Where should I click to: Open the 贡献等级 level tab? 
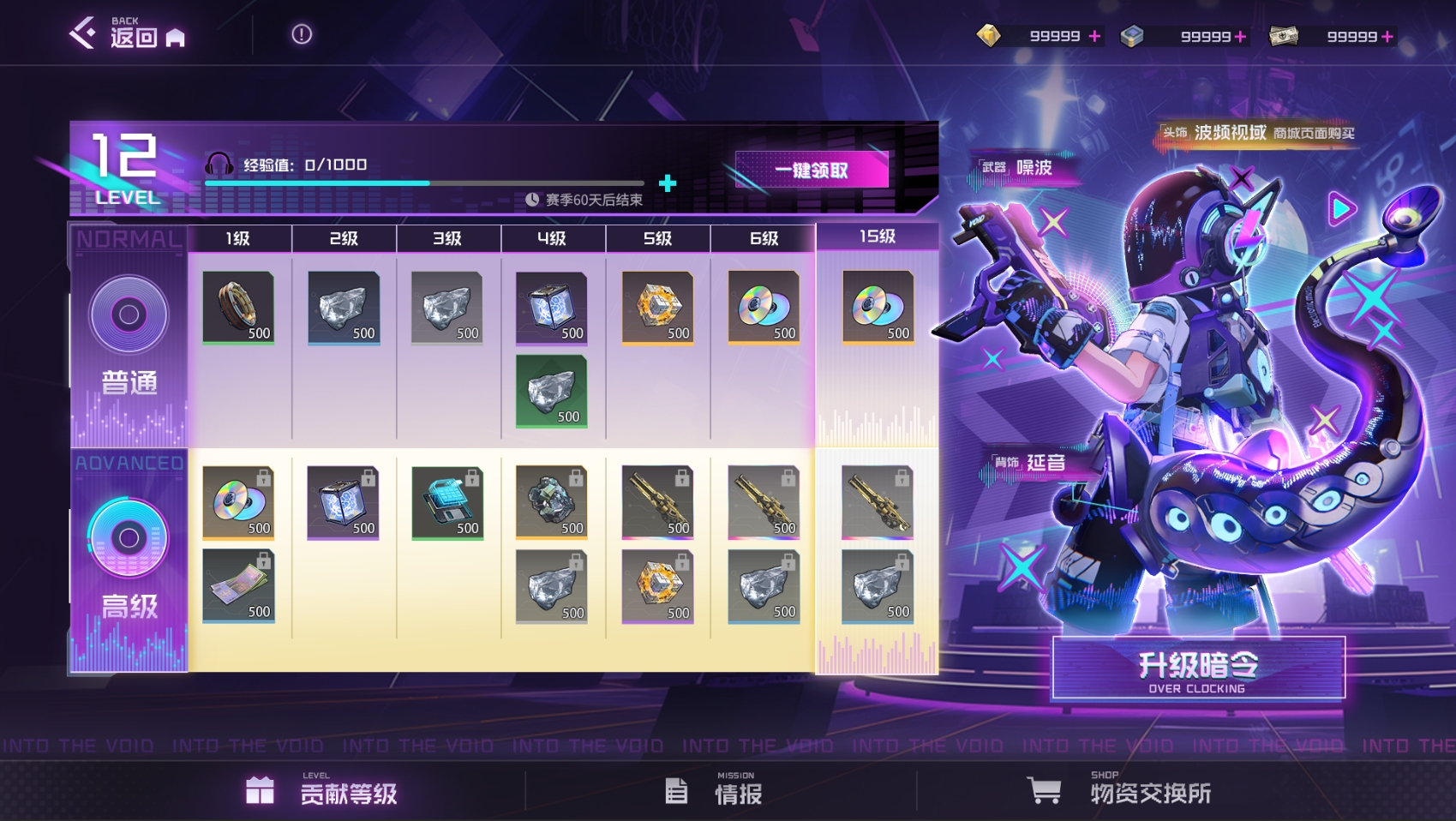322,792
